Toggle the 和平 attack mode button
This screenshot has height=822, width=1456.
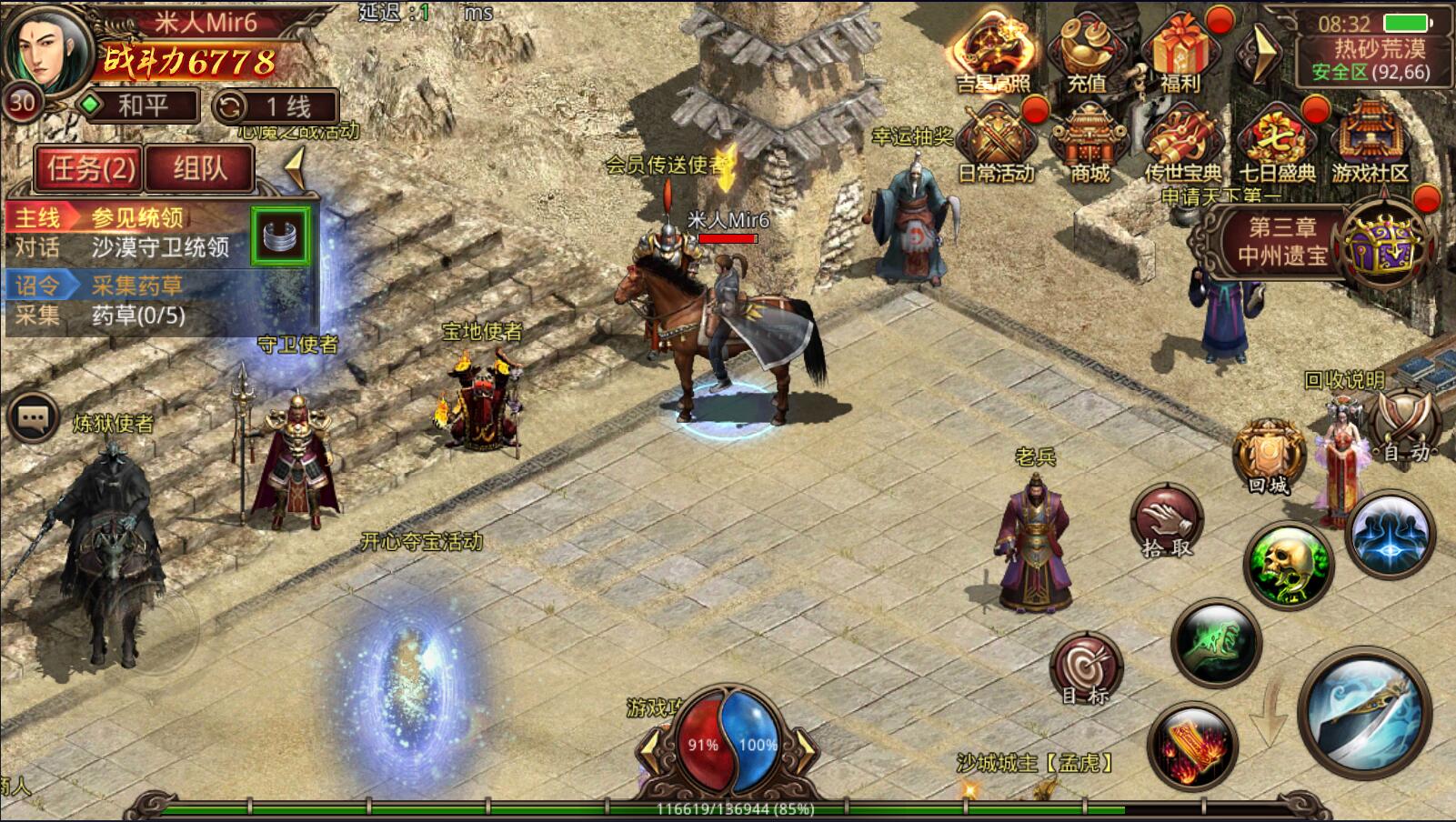click(139, 105)
